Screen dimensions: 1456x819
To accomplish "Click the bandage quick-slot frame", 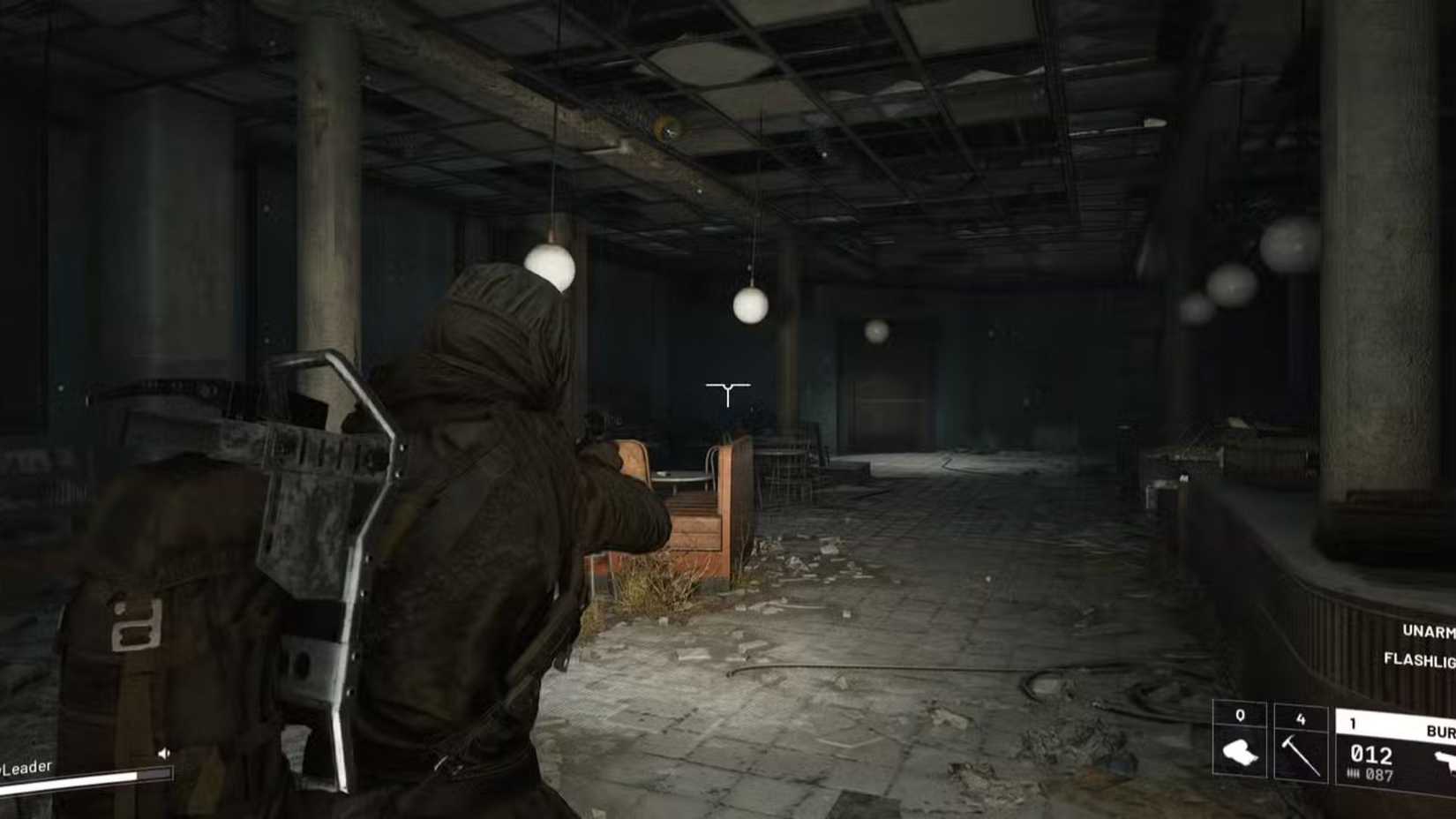I will 1242,741.
